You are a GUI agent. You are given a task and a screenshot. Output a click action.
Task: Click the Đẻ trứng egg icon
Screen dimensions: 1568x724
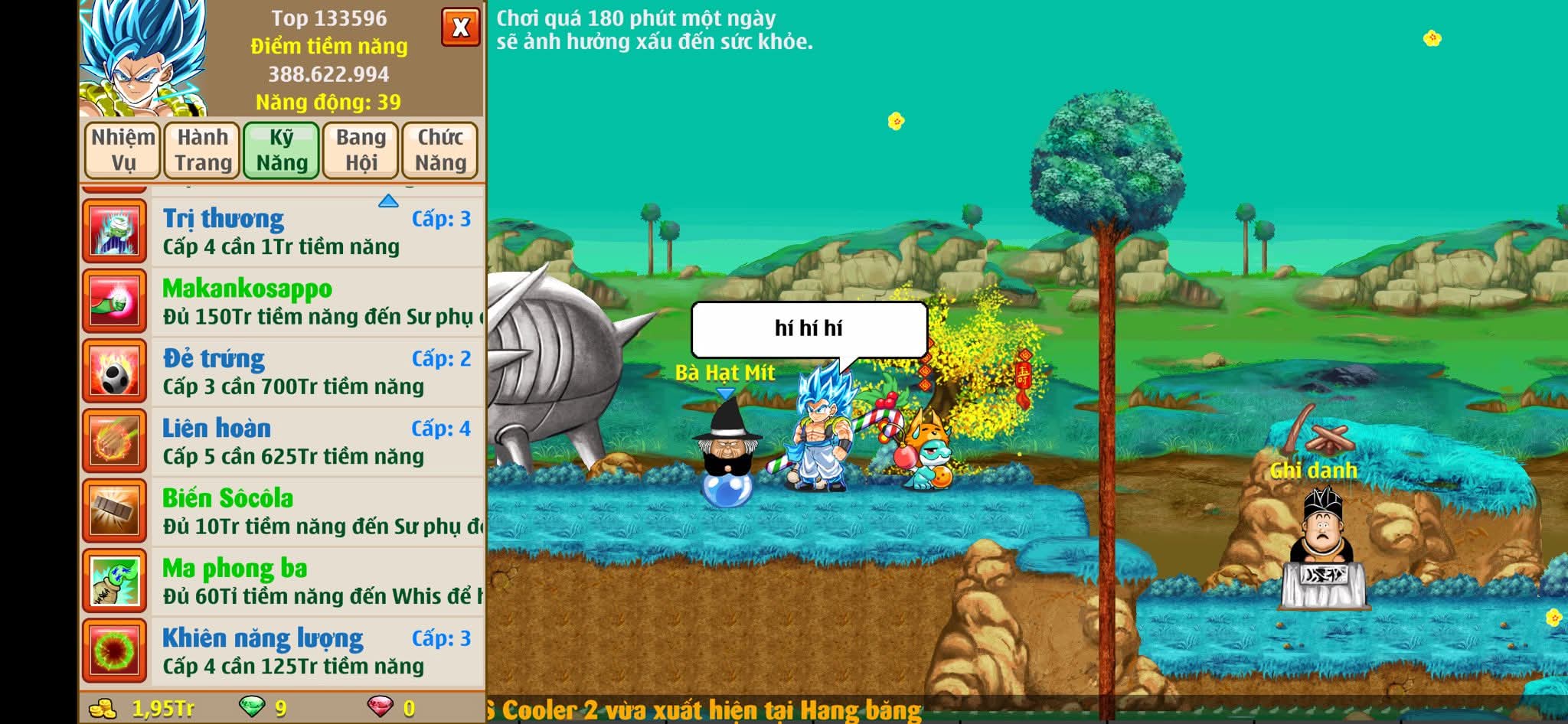[115, 372]
